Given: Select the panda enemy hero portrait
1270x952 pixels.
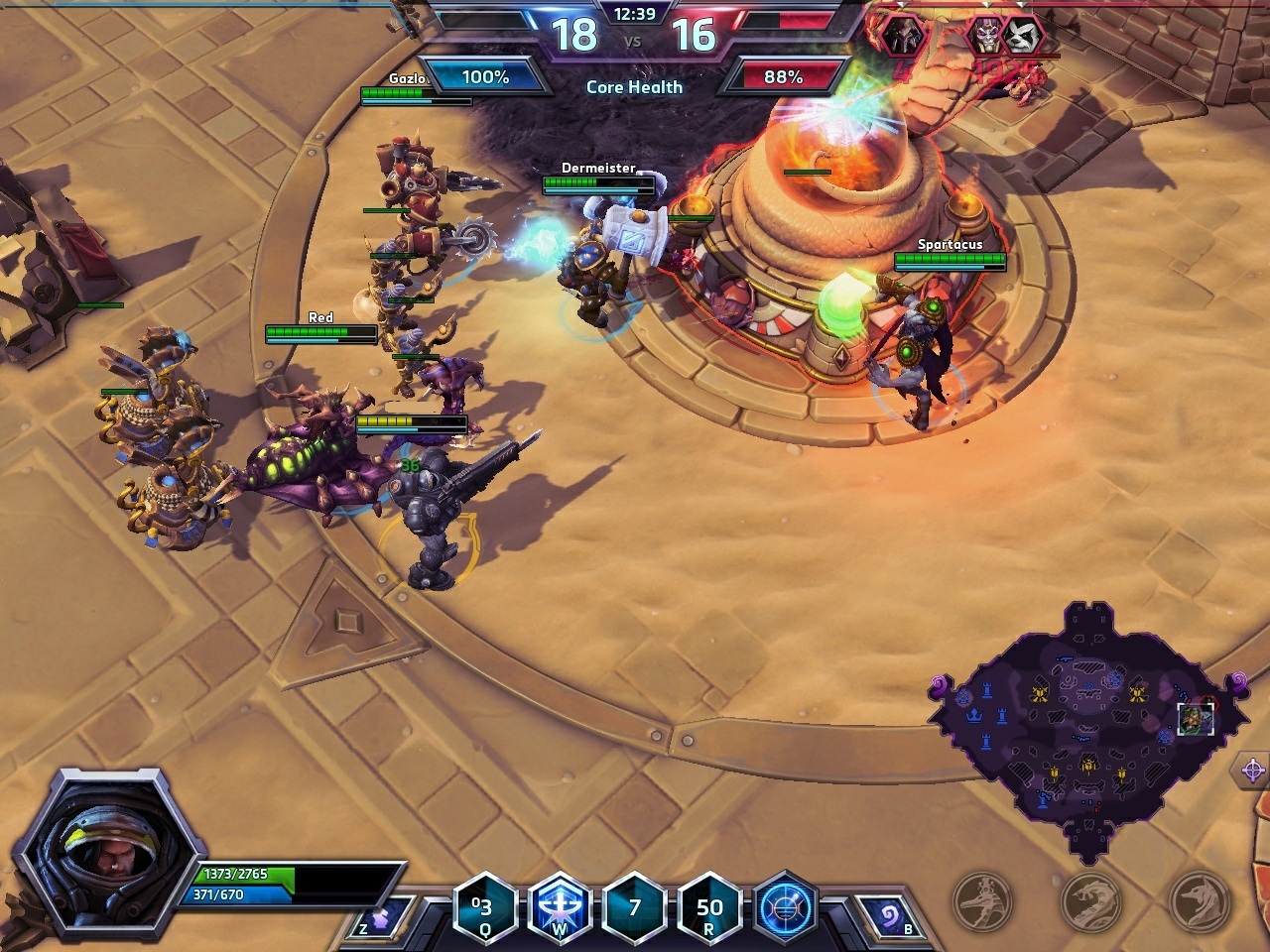Looking at the screenshot, I should click(1023, 37).
